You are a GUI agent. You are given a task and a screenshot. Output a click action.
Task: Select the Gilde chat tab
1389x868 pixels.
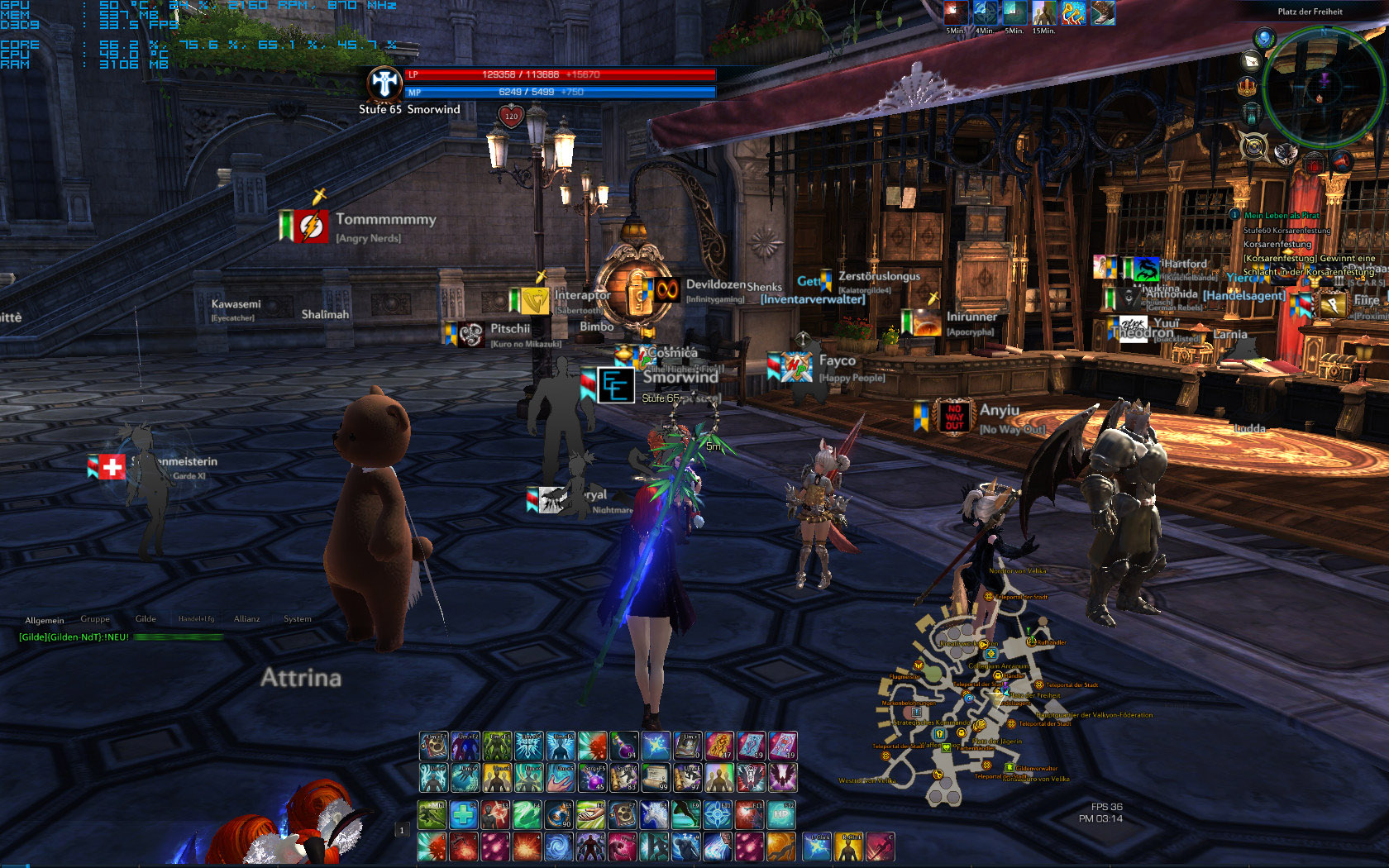(x=146, y=619)
